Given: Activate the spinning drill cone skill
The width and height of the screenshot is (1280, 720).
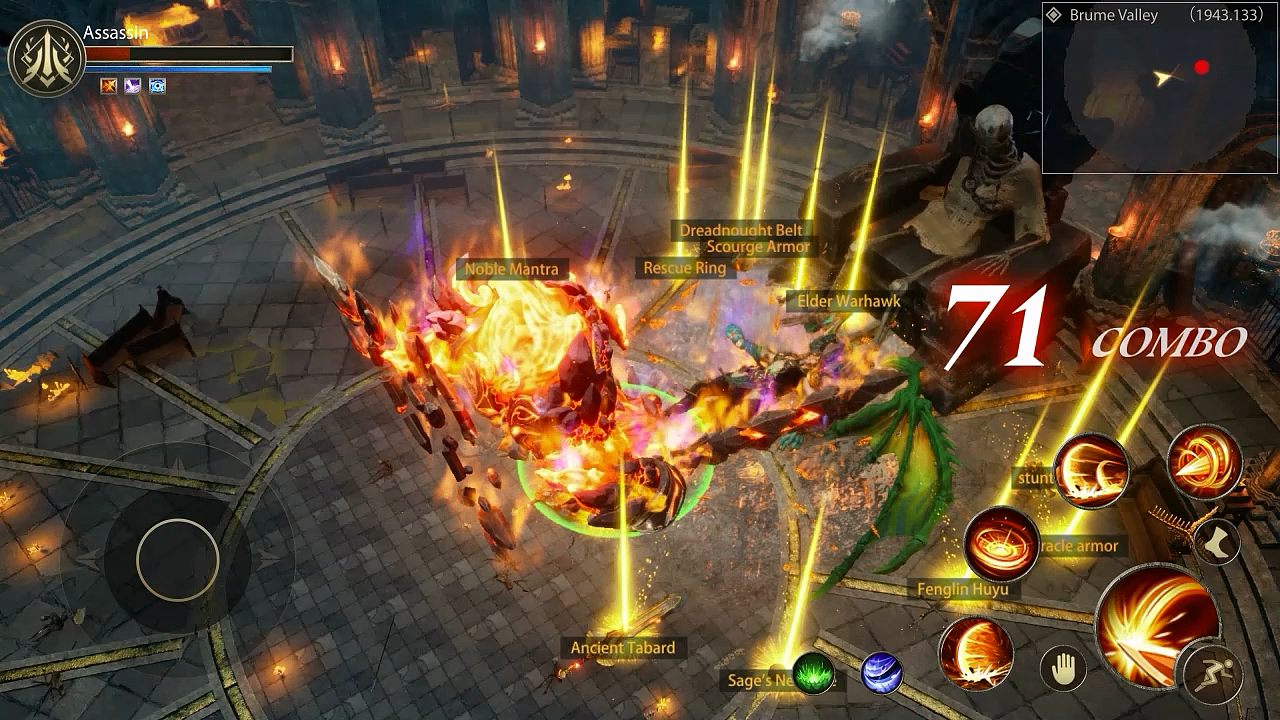Looking at the screenshot, I should 1204,462.
